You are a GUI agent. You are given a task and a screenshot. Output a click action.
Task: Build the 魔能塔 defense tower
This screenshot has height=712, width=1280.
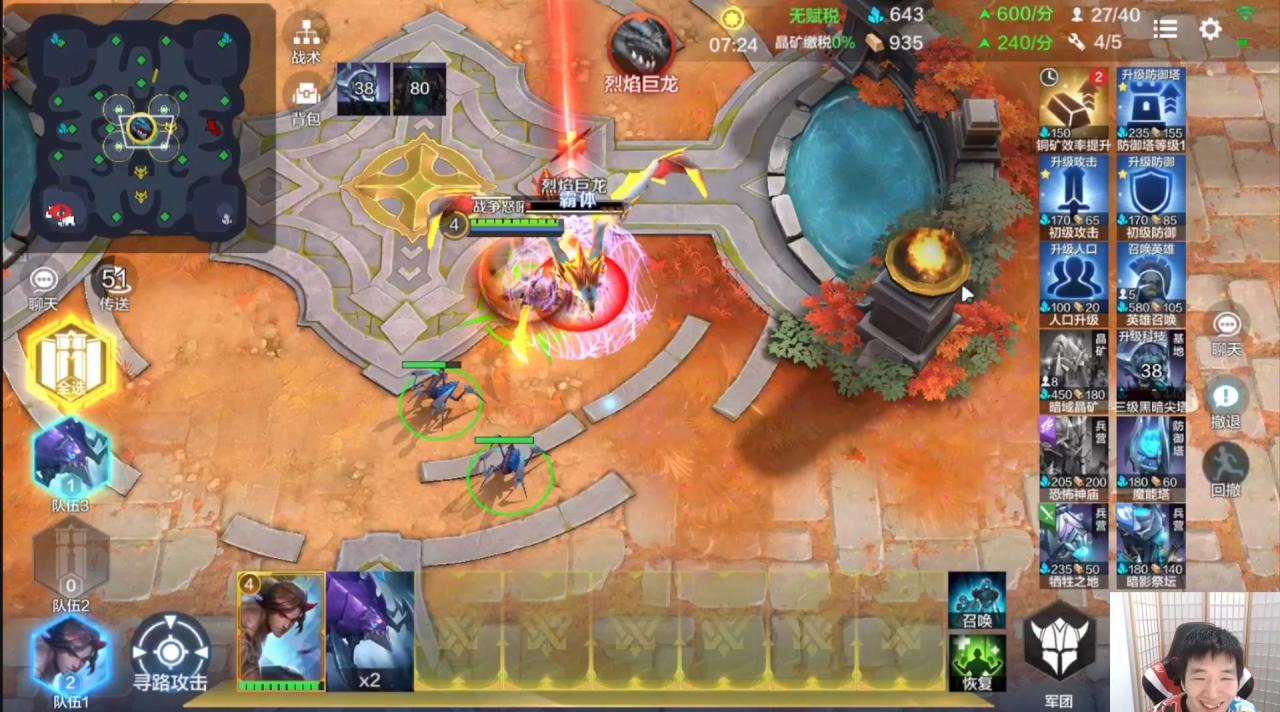click(1151, 454)
